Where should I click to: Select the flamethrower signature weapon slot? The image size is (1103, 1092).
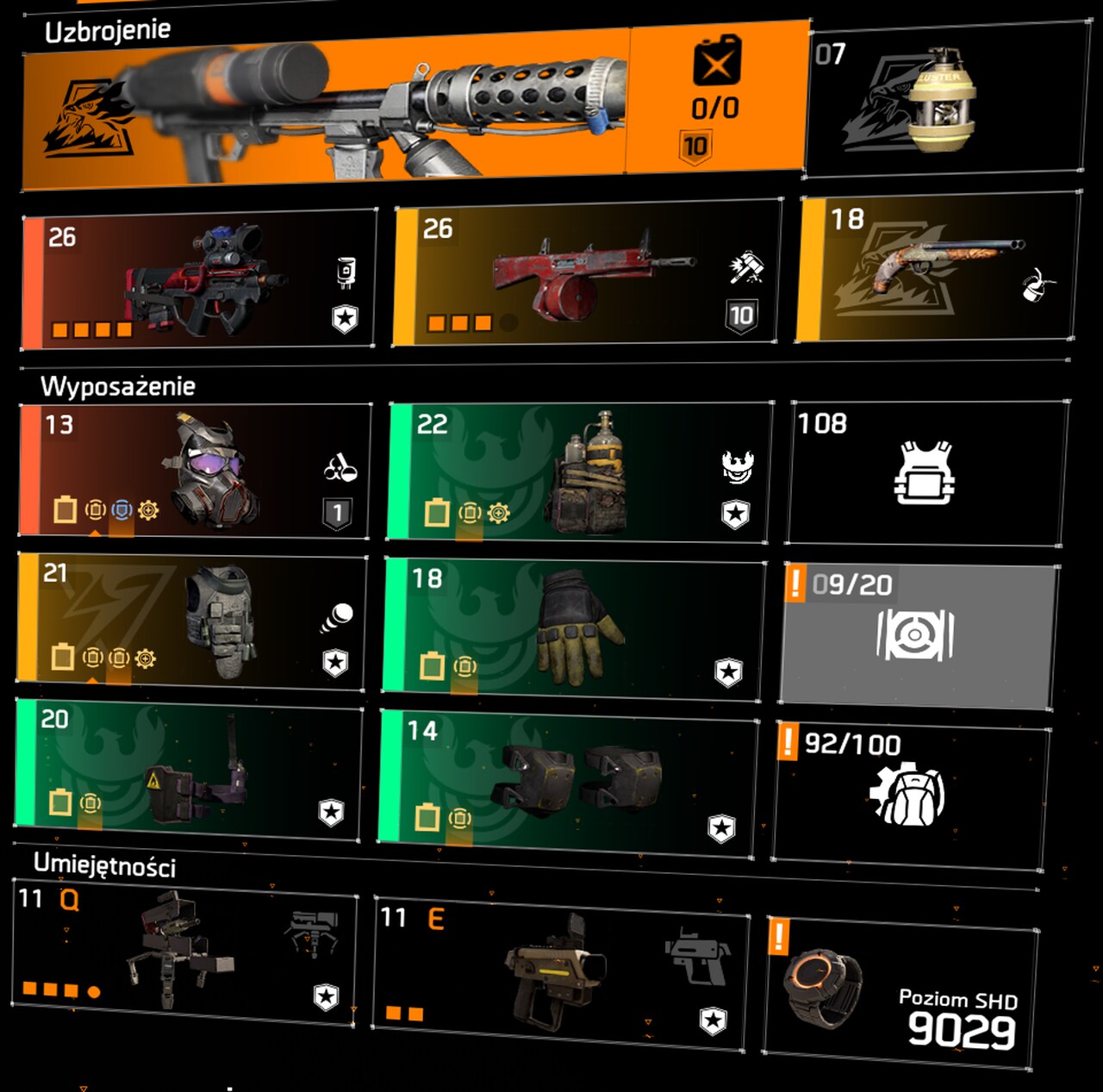click(x=414, y=108)
